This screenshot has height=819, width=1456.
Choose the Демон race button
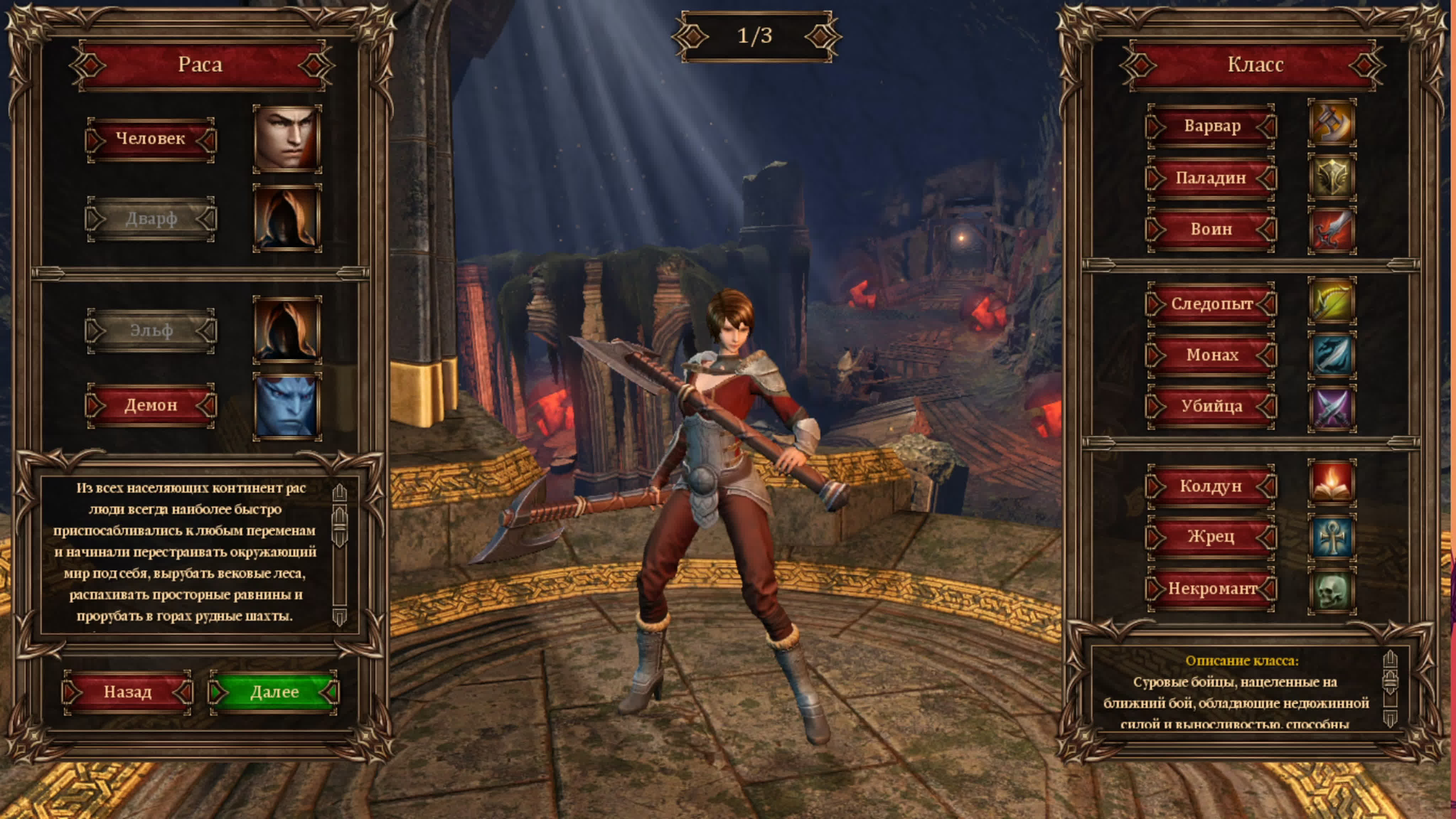coord(150,405)
